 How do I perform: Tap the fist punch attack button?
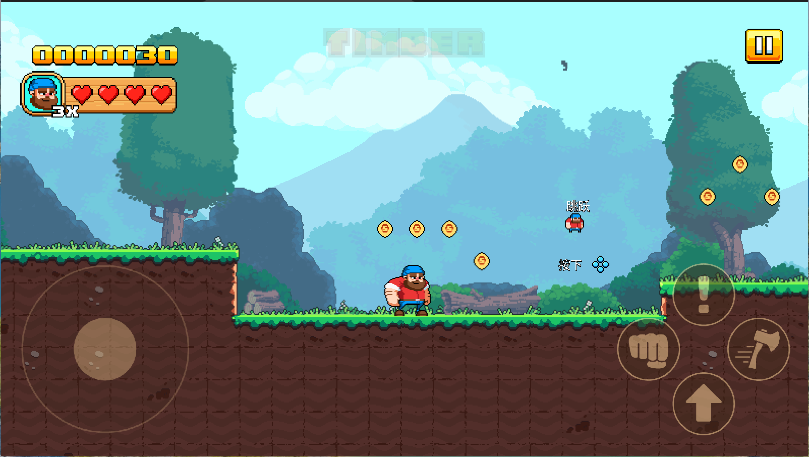pos(648,349)
